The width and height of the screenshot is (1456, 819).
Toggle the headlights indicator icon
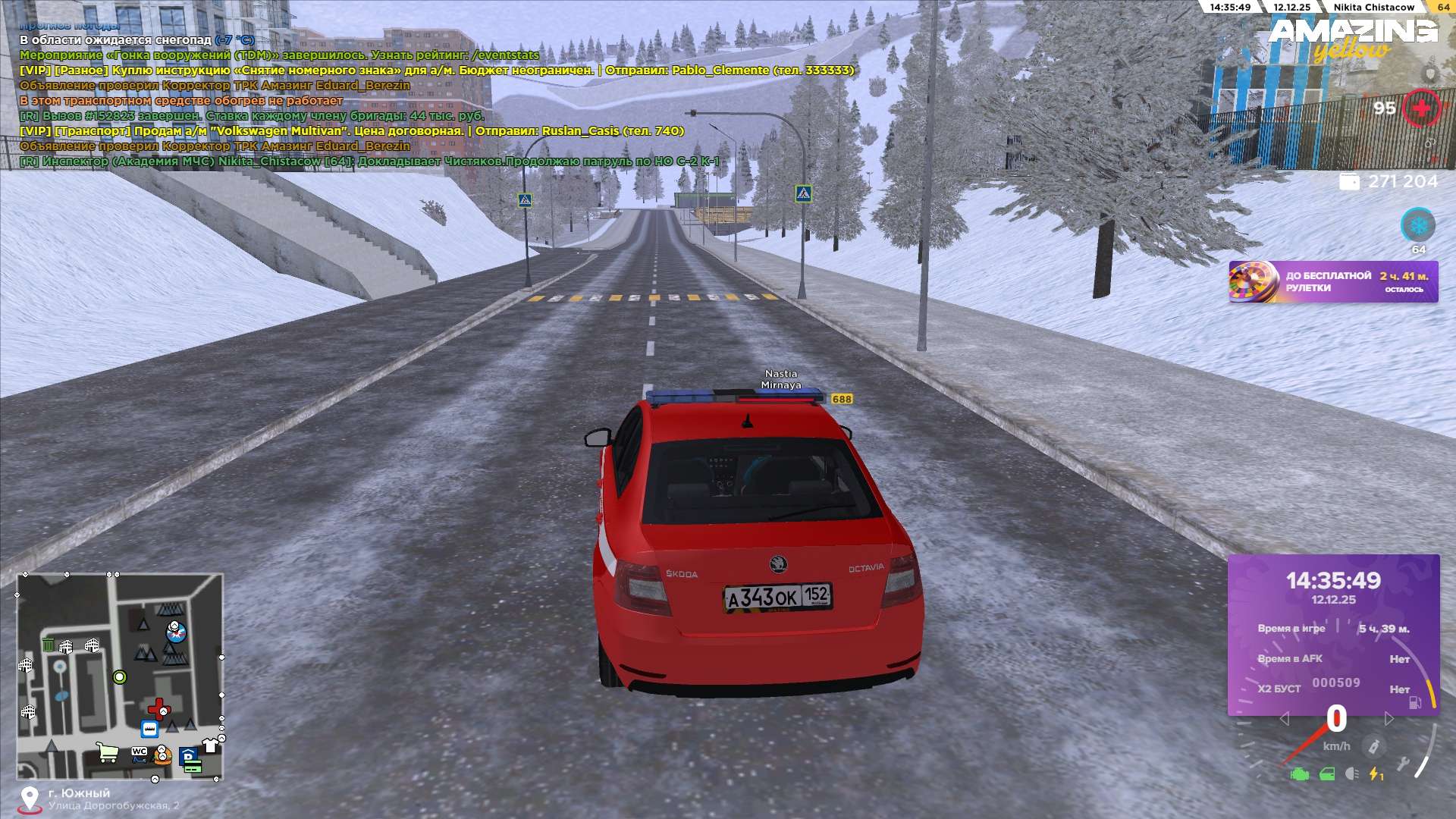pos(1351,774)
